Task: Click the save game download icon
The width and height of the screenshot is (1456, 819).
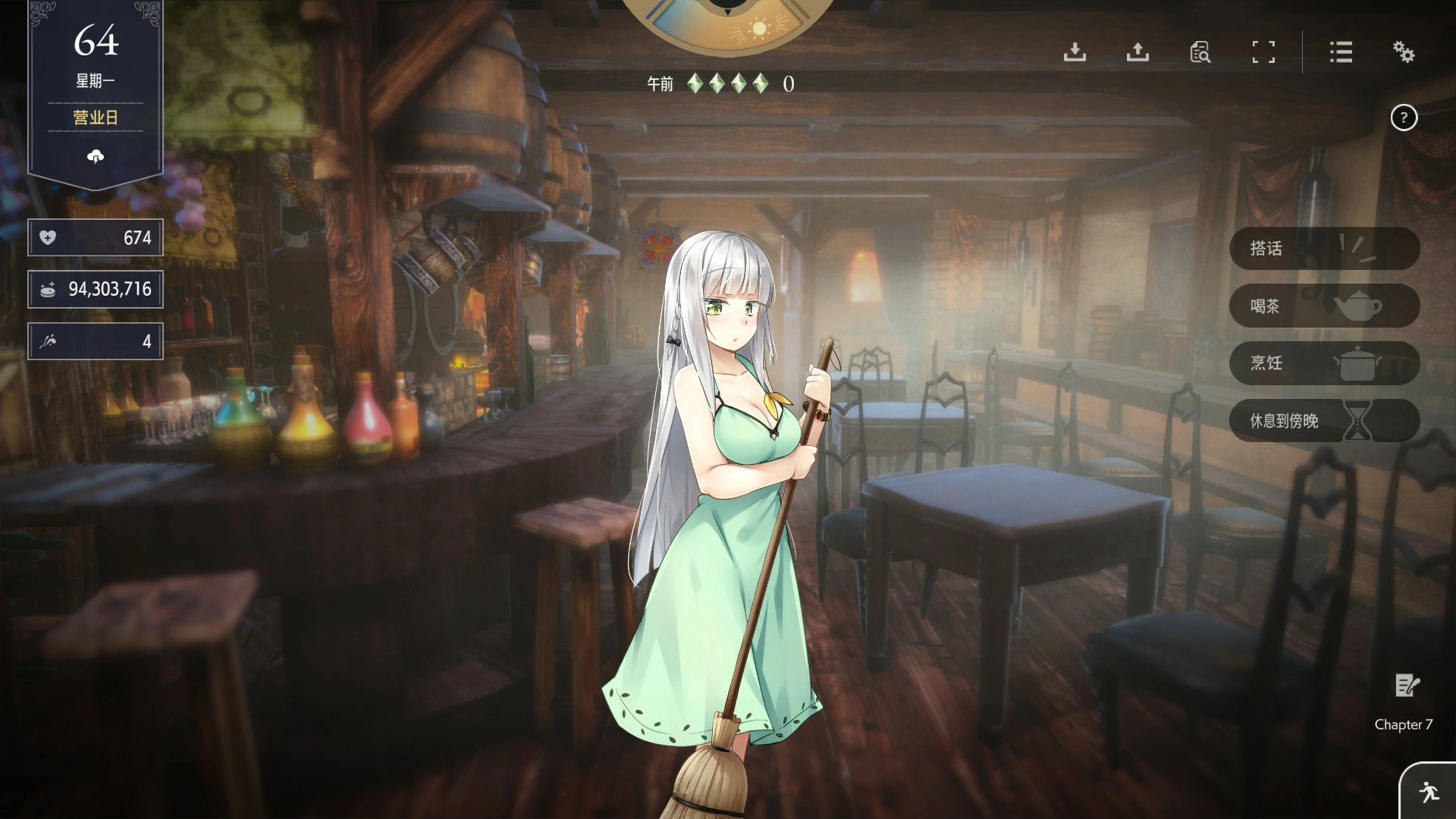Action: [x=1075, y=52]
